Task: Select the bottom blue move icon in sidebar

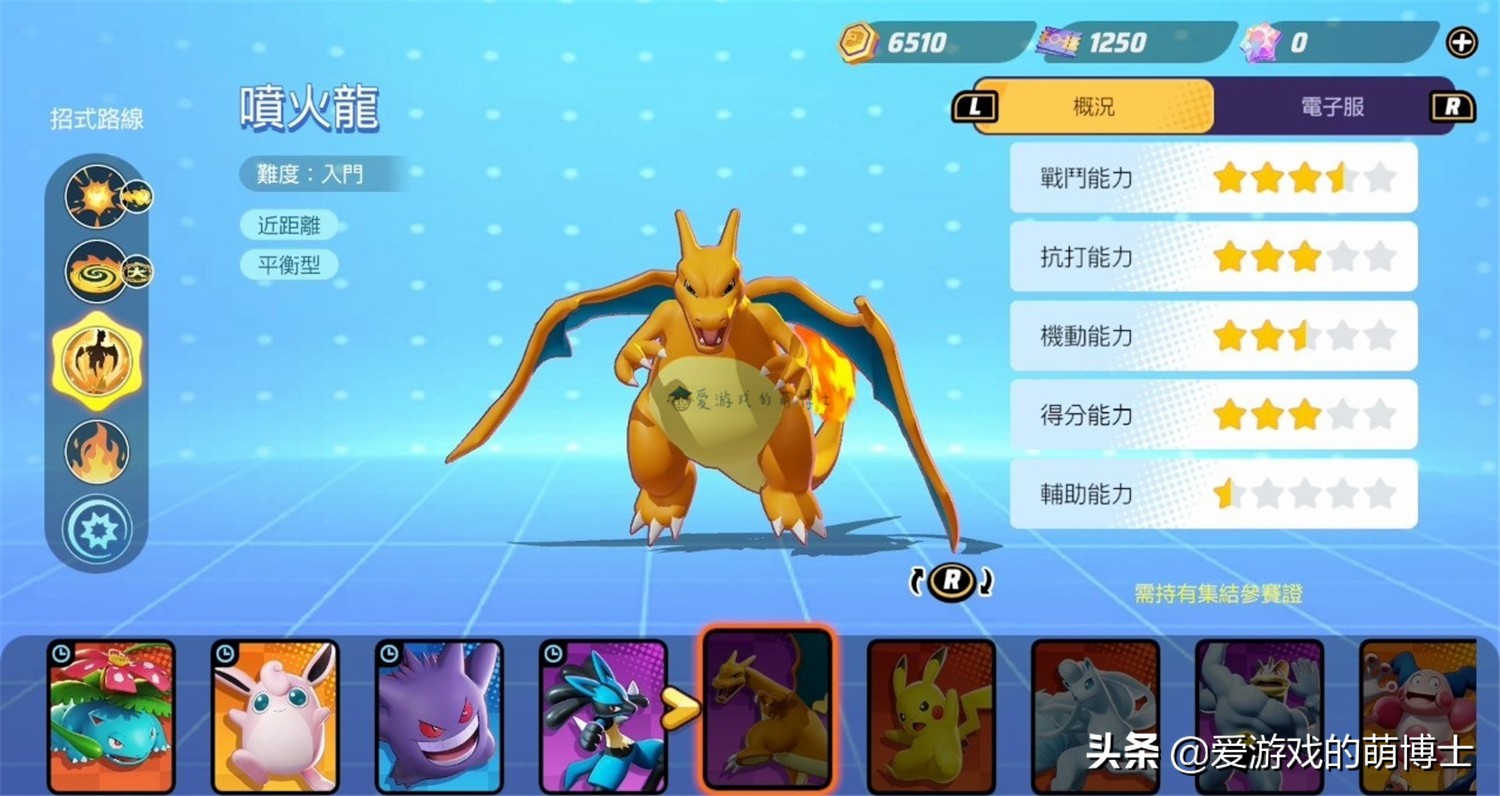Action: 96,528
